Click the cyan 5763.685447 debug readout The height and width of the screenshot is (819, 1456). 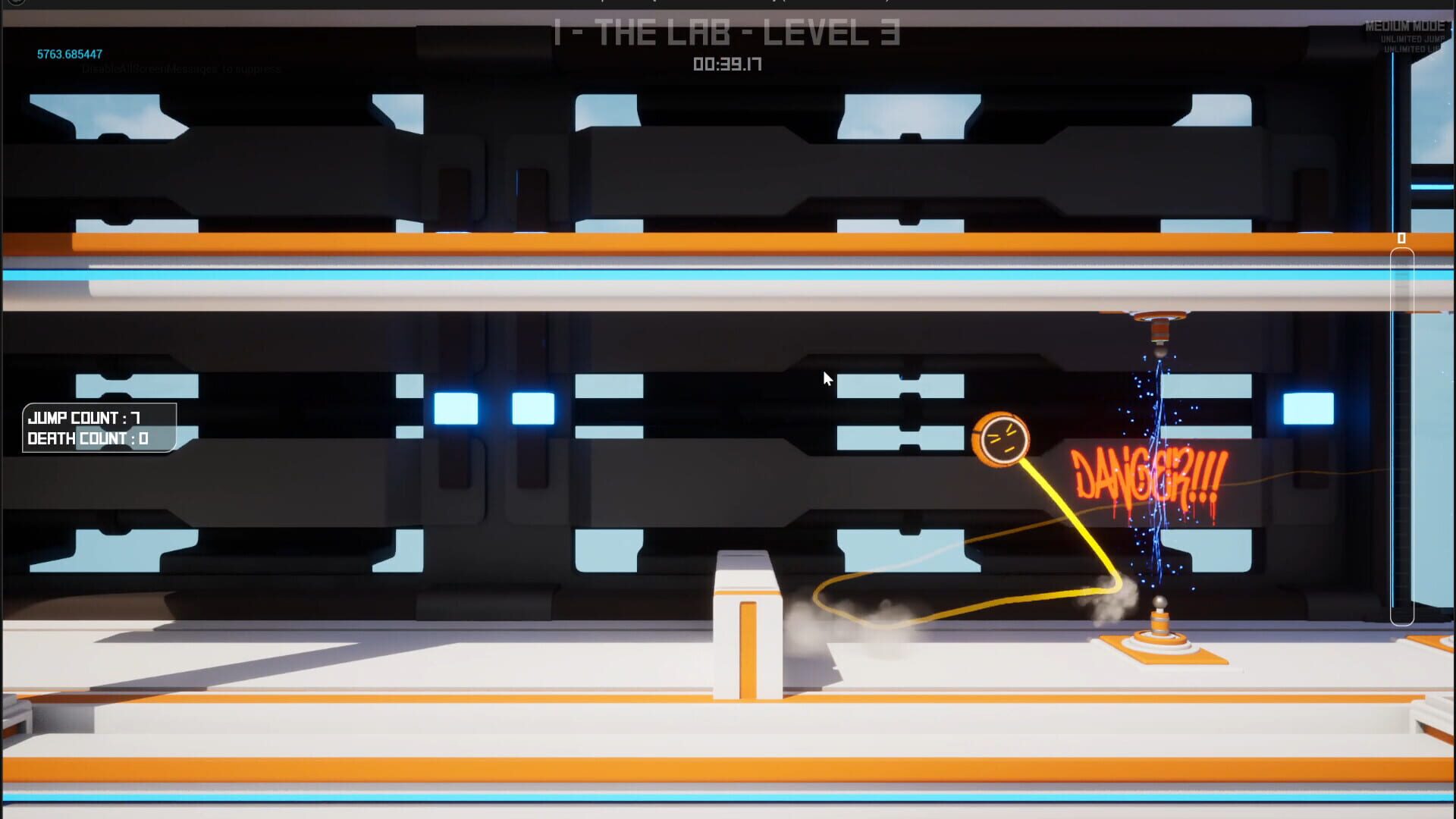(70, 55)
